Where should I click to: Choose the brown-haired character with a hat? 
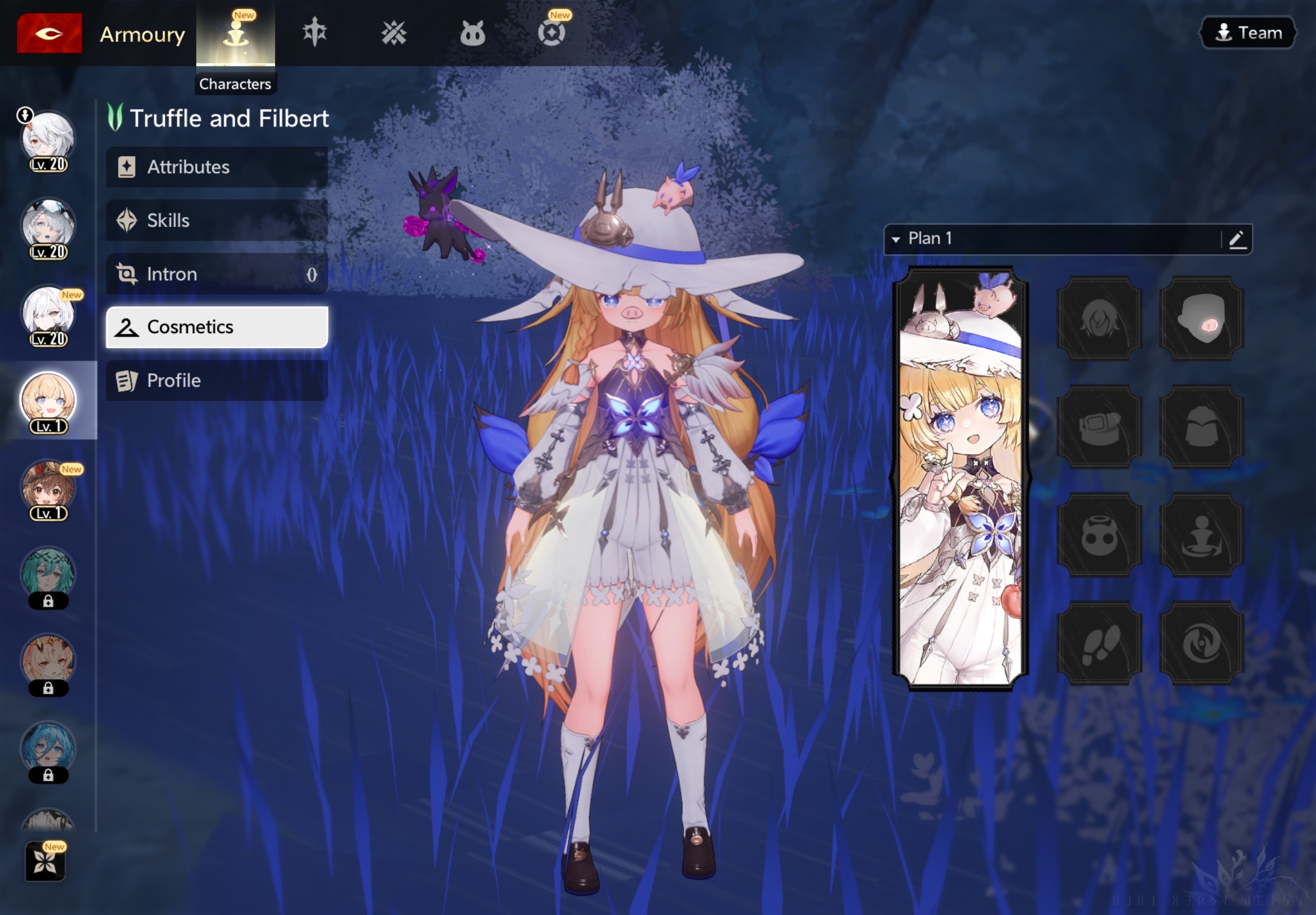[x=48, y=488]
